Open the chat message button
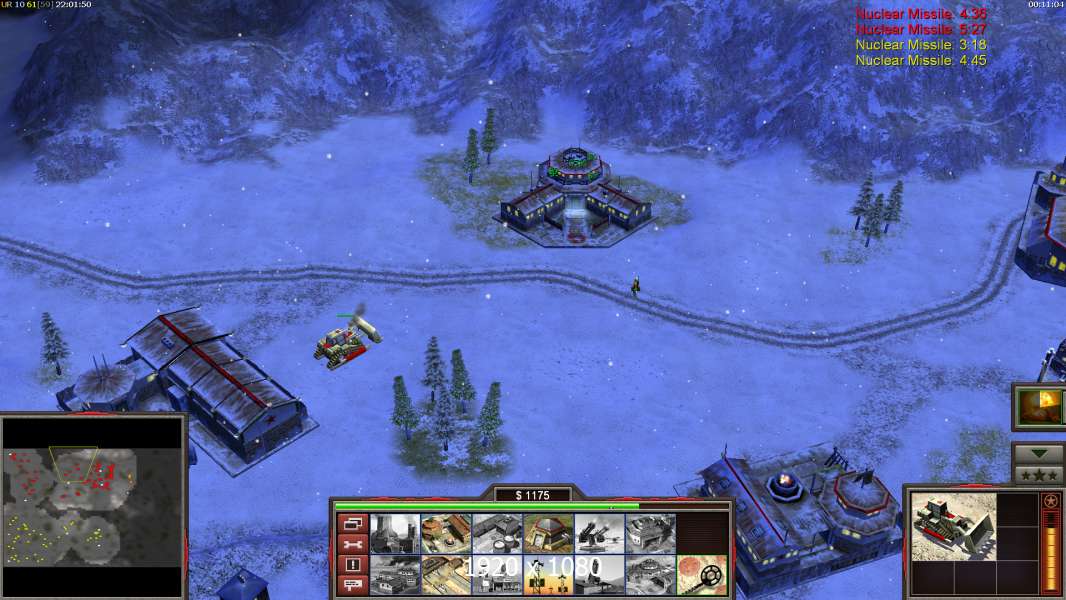The image size is (1066, 600). coord(352,585)
